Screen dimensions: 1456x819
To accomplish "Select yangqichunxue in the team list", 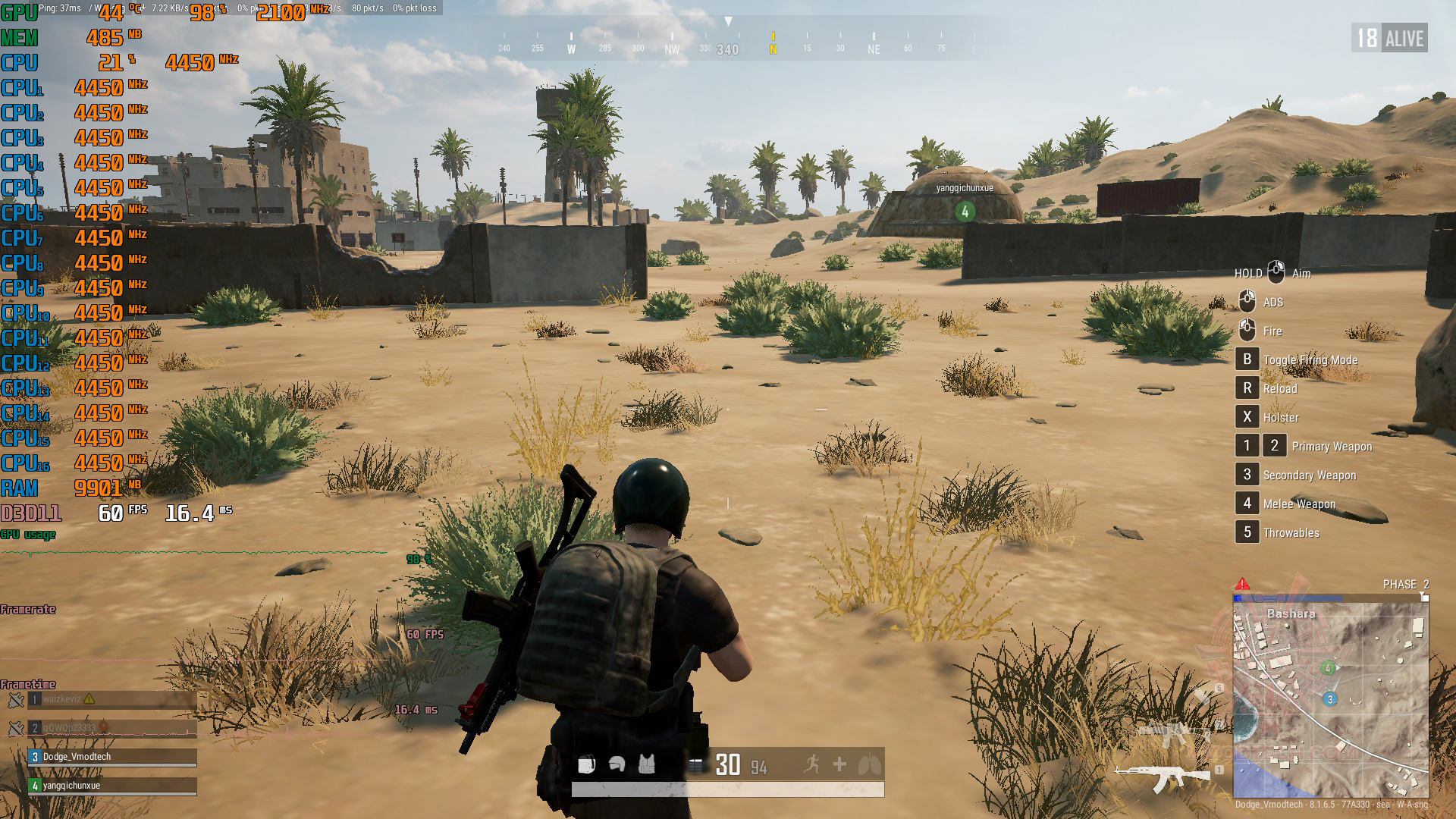I will pyautogui.click(x=112, y=786).
